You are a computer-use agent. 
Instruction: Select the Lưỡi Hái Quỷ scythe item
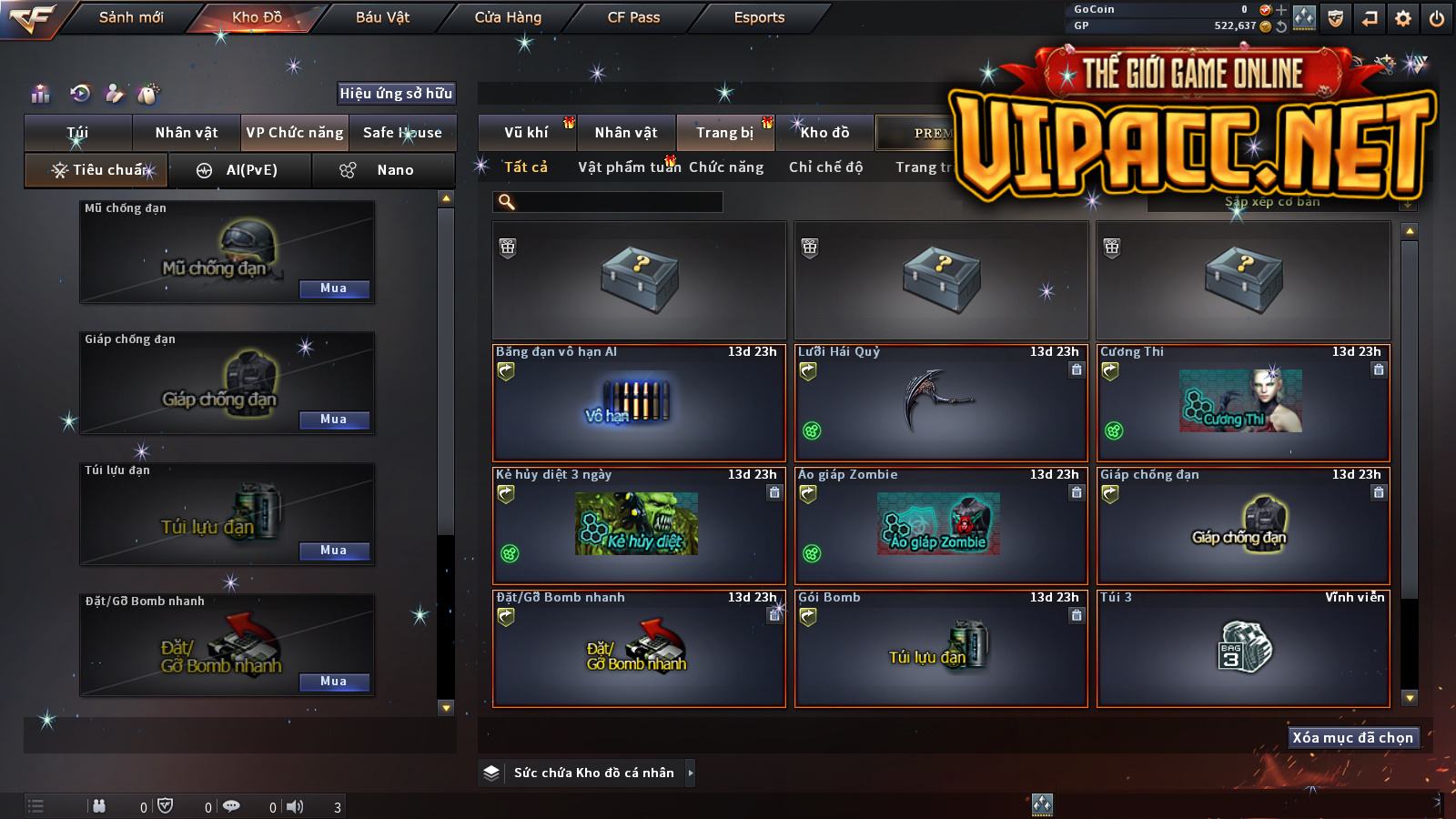(941, 403)
